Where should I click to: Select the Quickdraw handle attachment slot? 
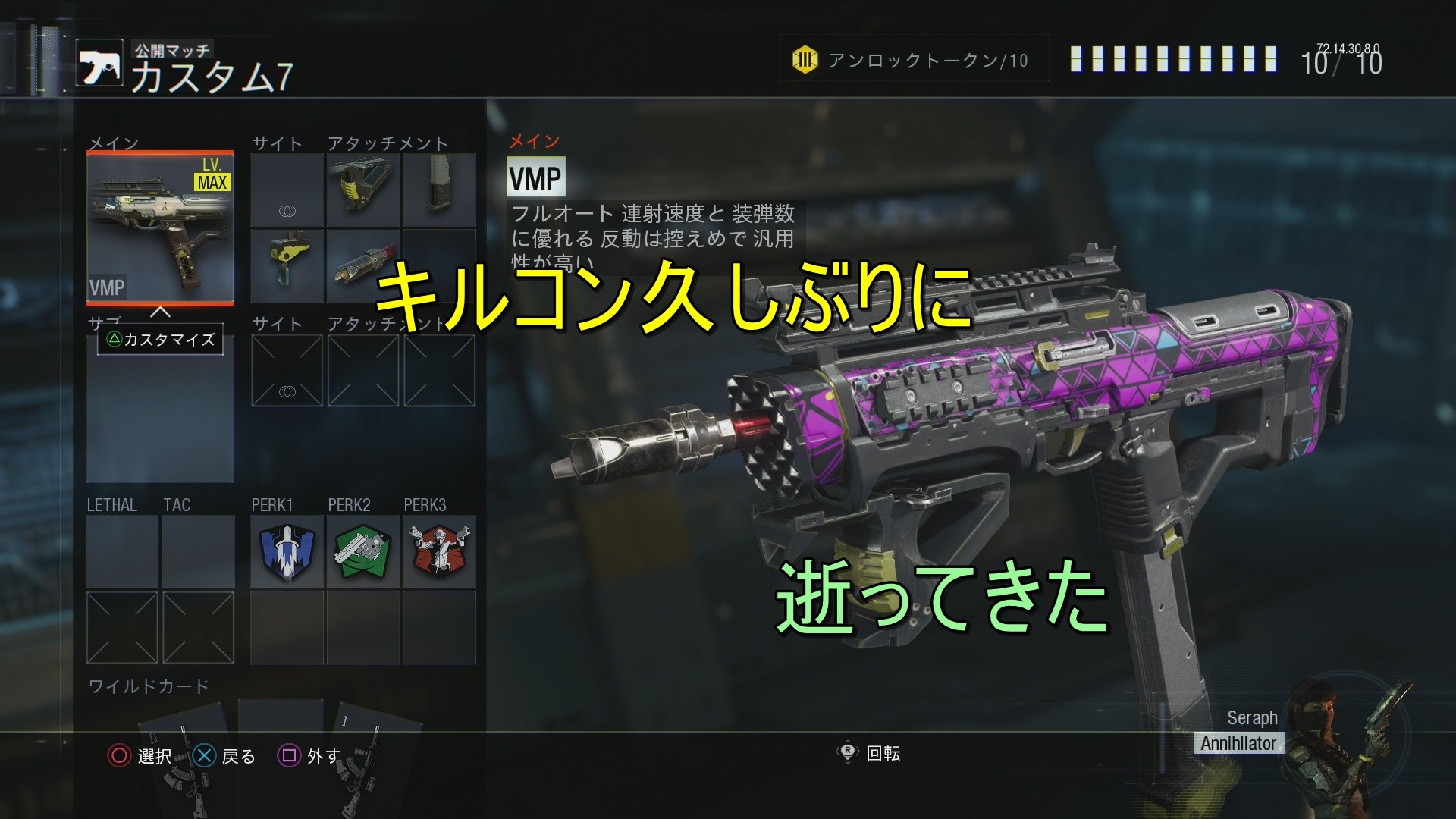point(363,190)
